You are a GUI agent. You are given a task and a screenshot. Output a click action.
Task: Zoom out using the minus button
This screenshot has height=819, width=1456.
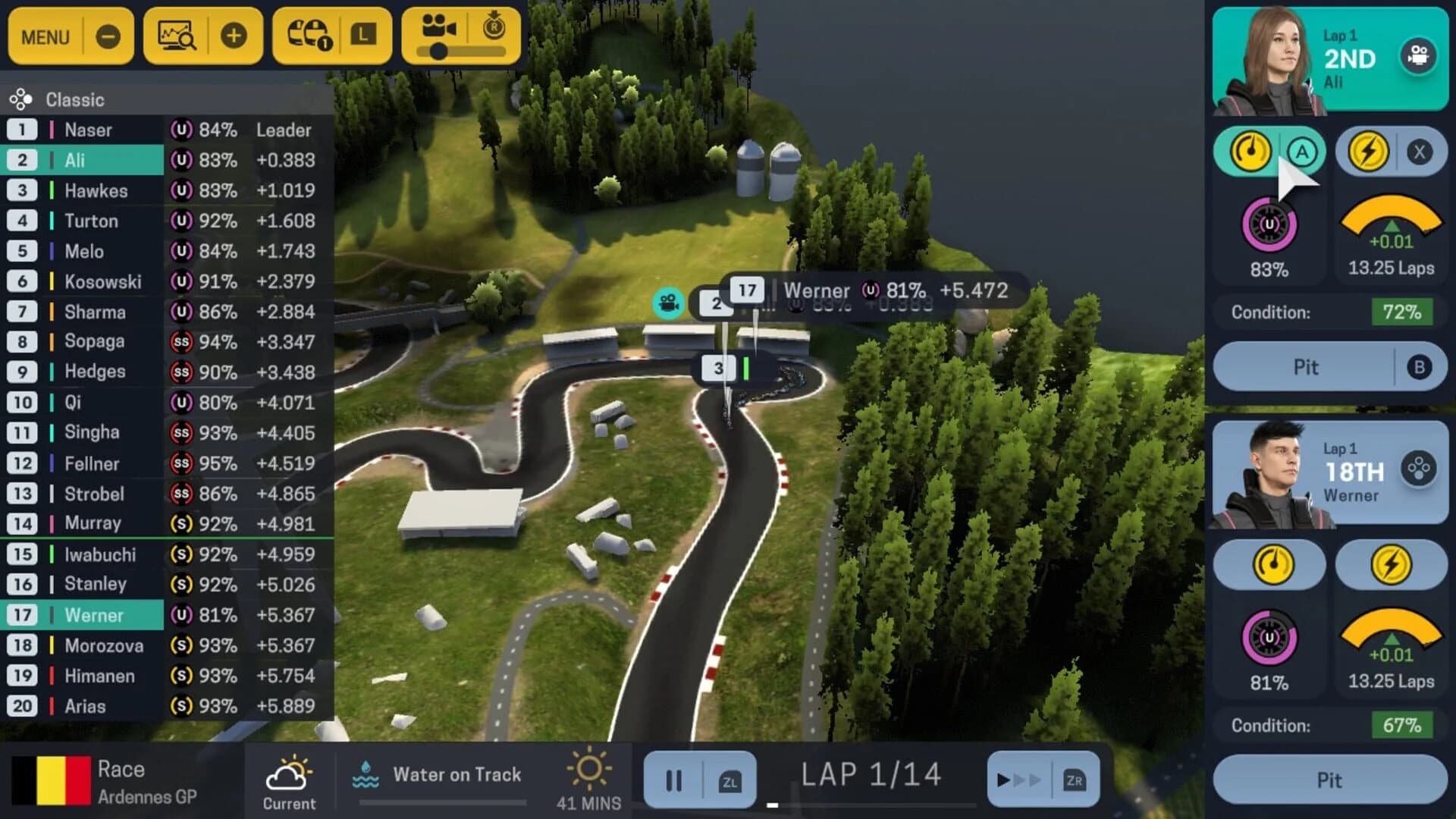click(x=106, y=34)
